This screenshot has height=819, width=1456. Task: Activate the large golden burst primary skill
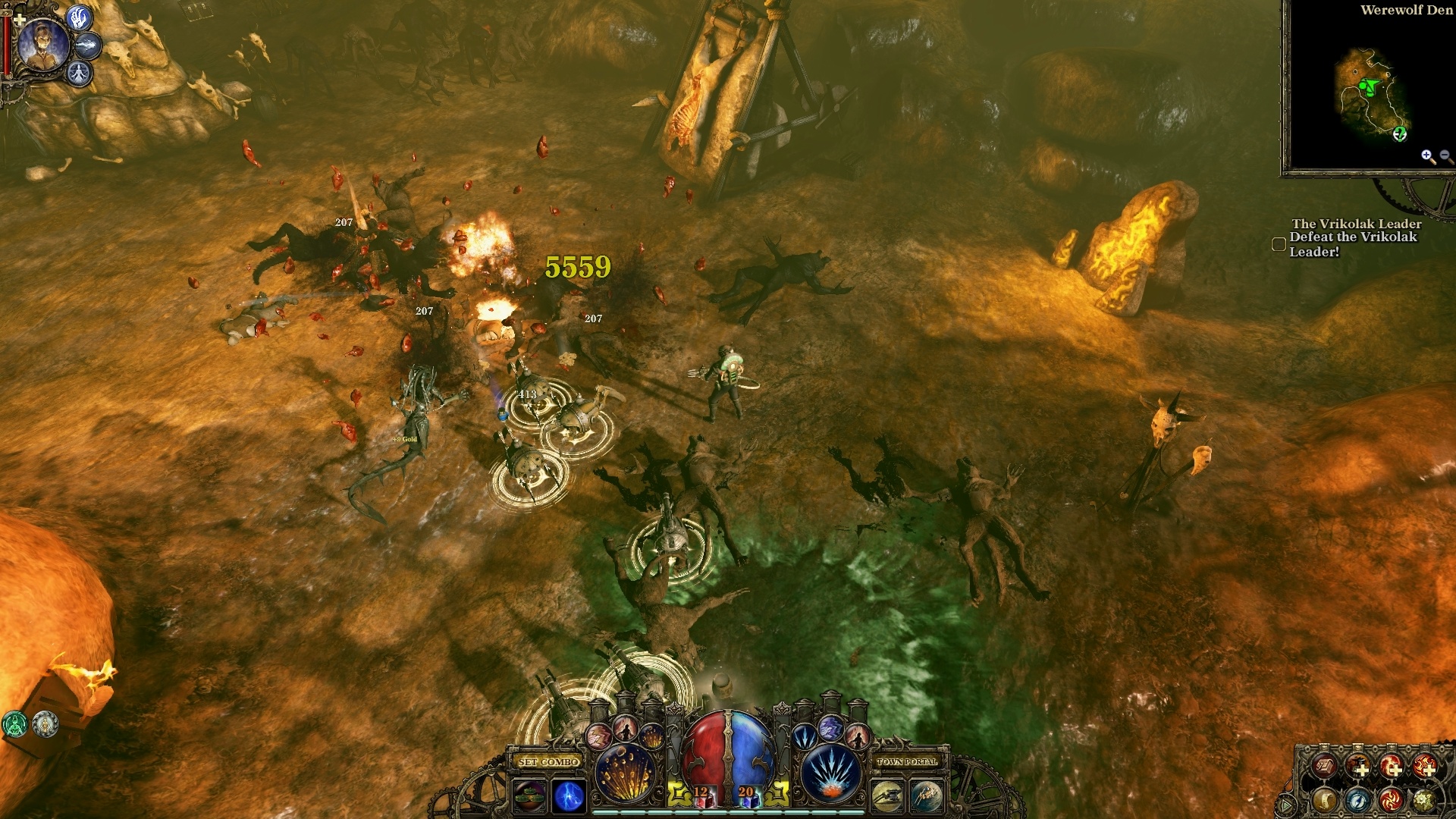tap(625, 774)
